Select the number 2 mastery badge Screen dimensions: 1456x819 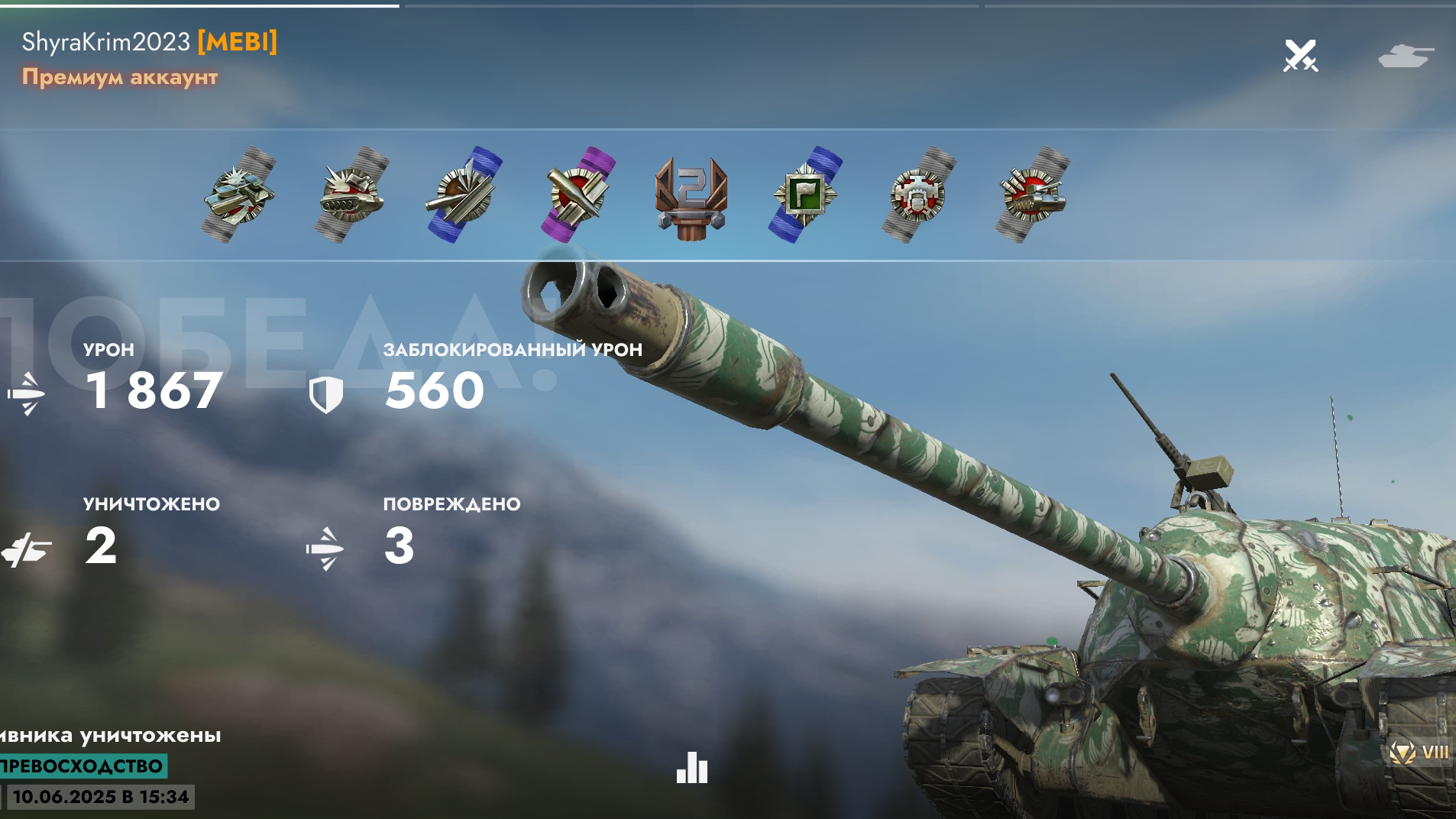(x=691, y=196)
